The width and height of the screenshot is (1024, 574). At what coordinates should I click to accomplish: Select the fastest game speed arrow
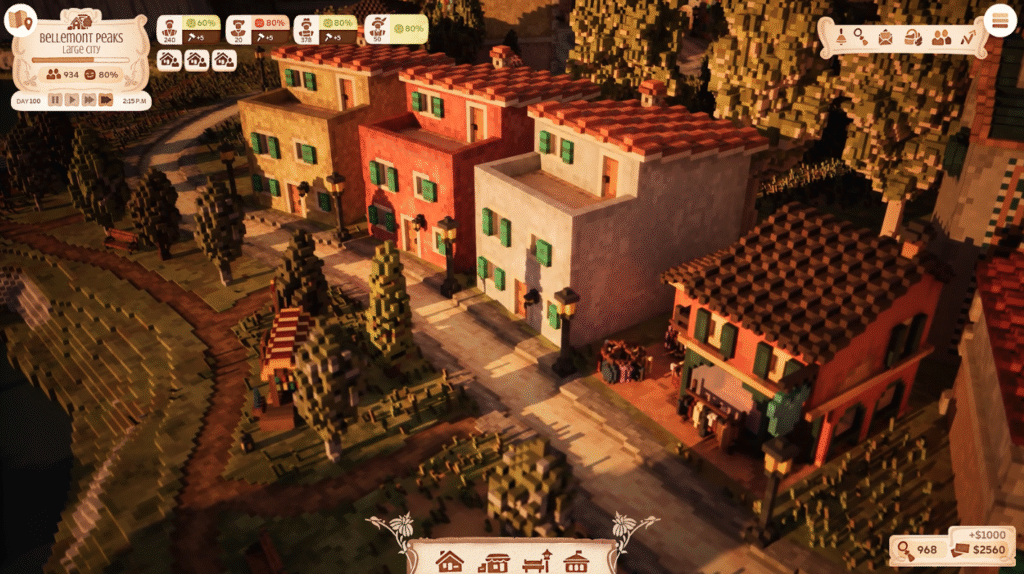[x=105, y=100]
